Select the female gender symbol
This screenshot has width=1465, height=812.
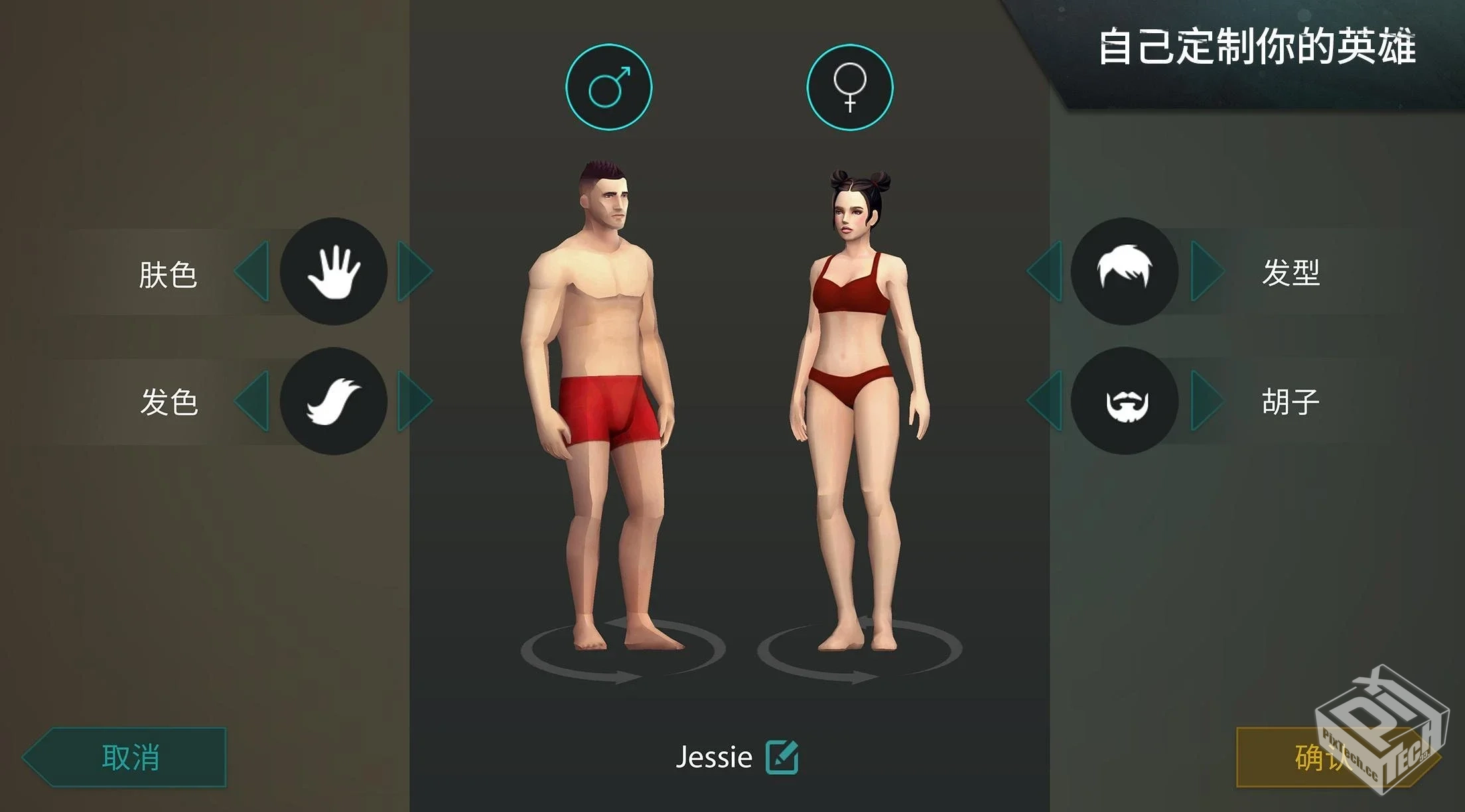pyautogui.click(x=849, y=87)
